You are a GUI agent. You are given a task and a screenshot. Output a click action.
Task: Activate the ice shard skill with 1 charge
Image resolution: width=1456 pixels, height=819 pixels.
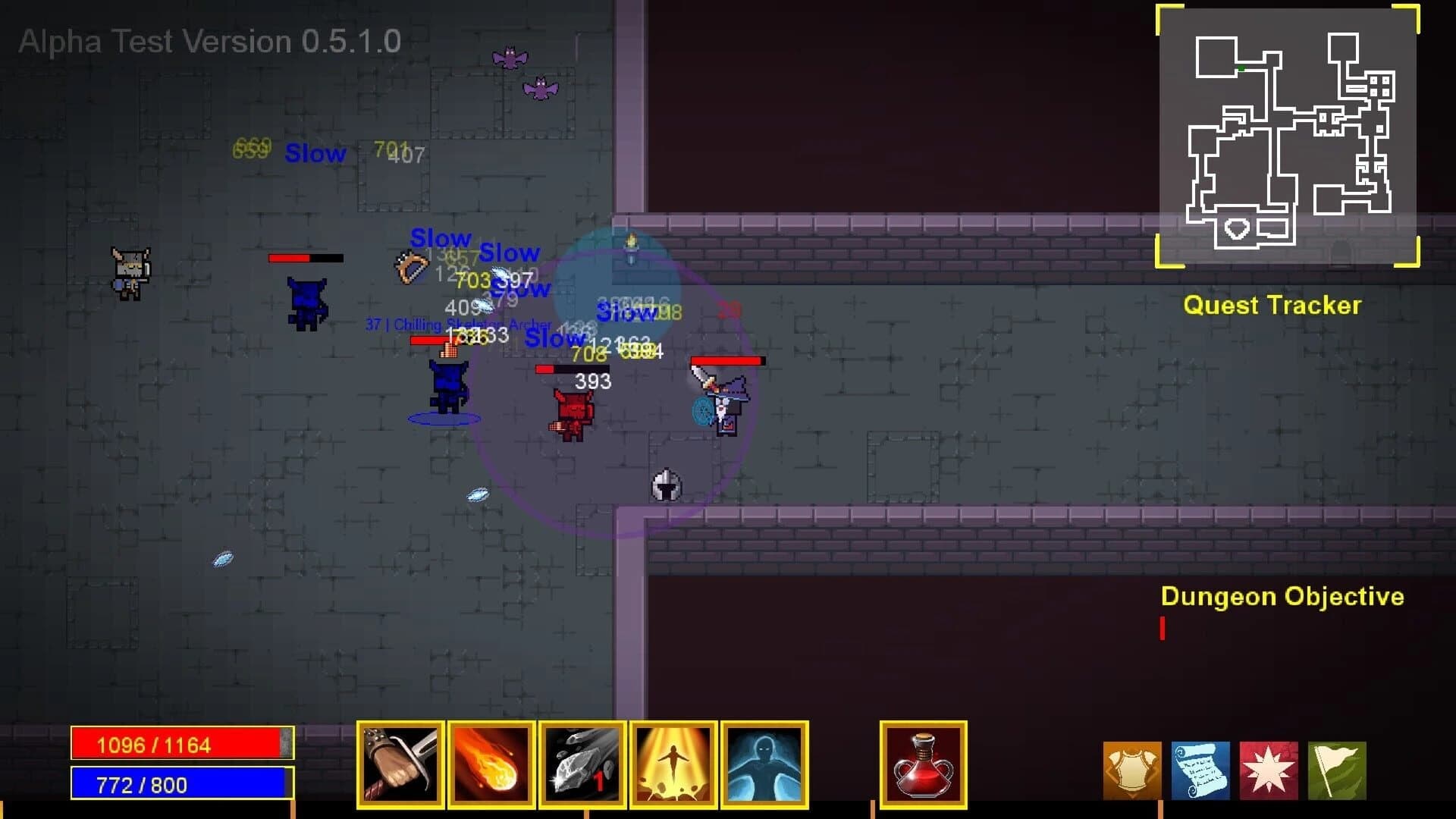[582, 766]
